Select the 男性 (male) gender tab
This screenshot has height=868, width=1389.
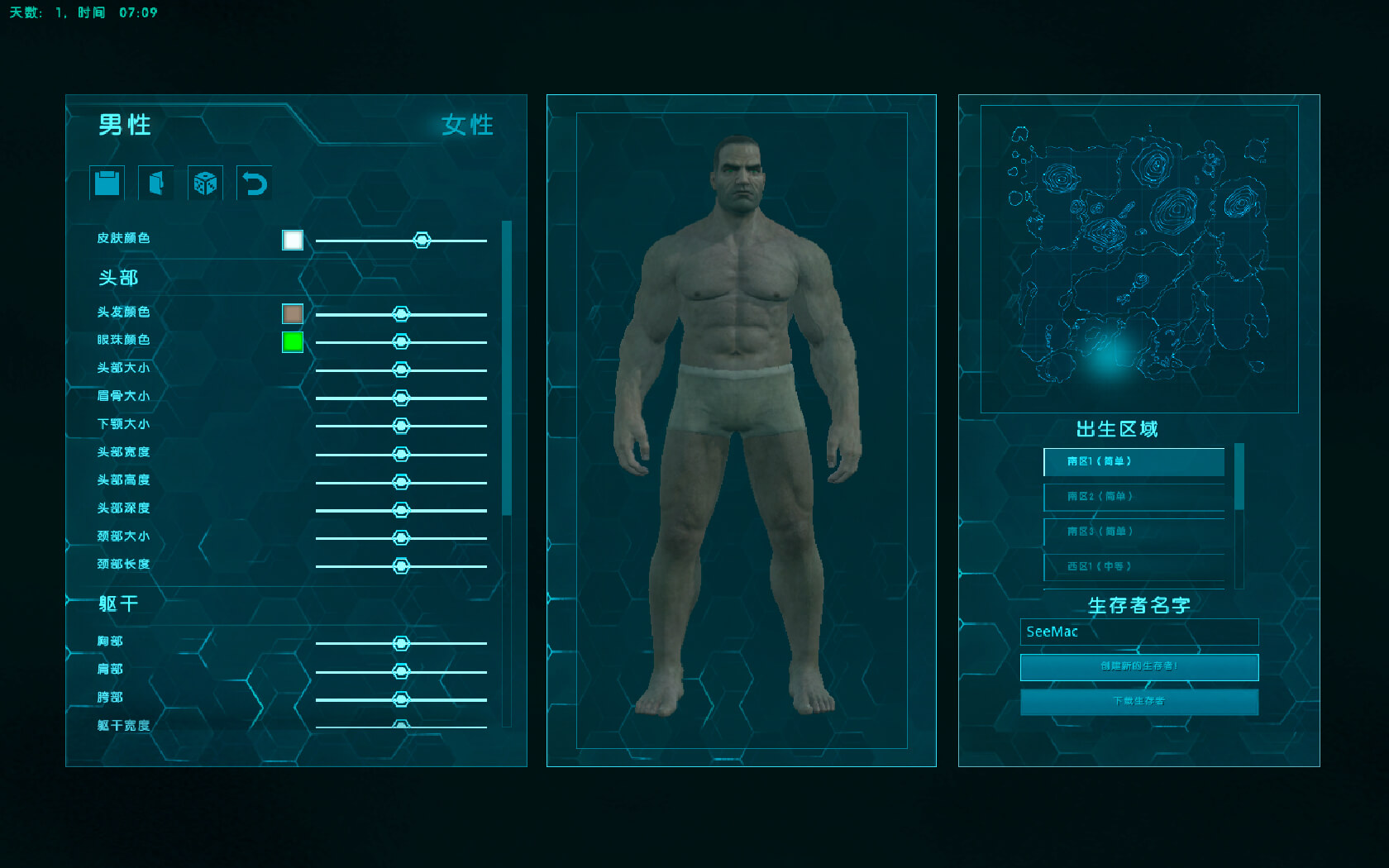125,125
